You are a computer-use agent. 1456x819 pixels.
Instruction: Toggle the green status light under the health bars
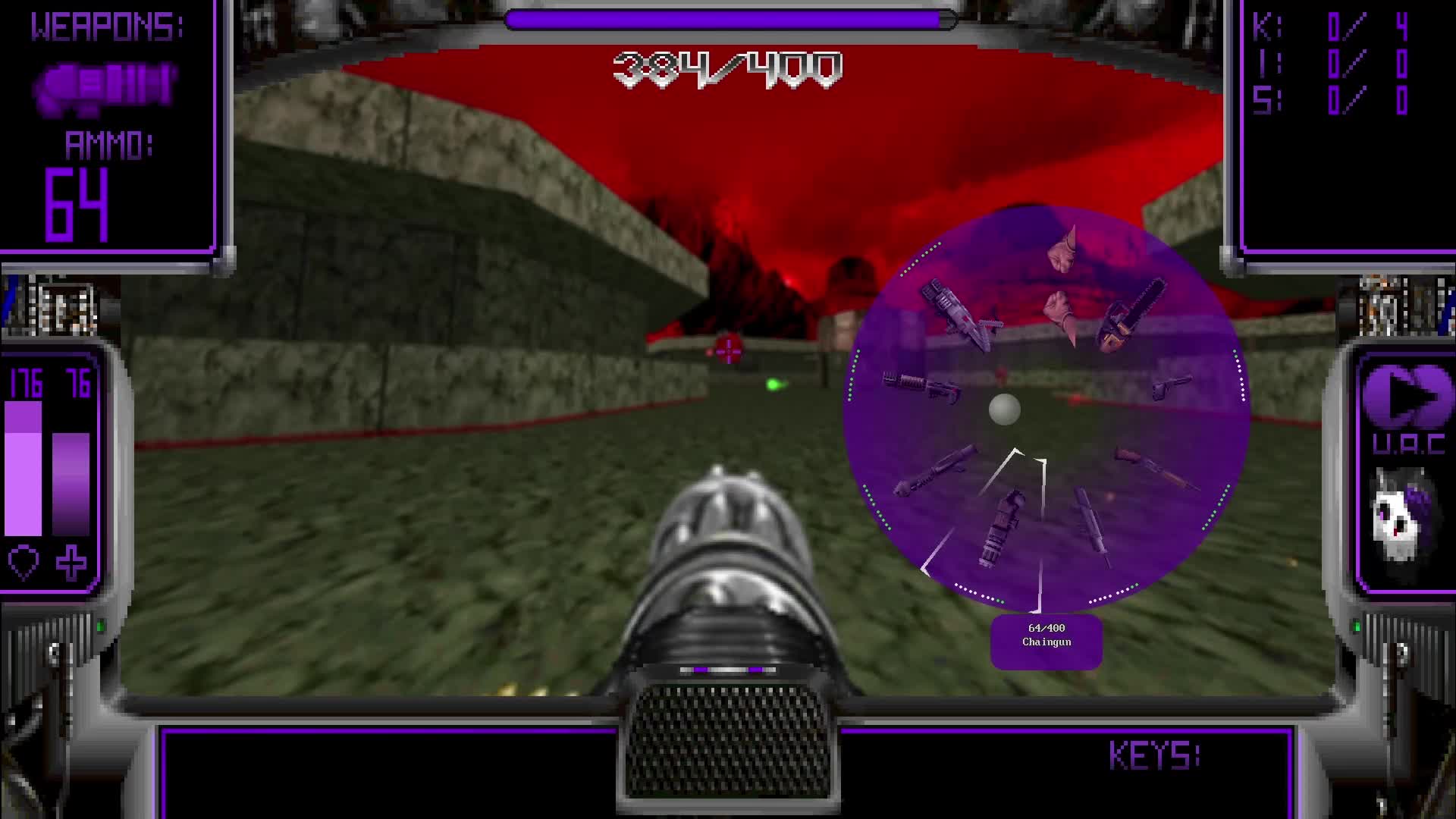coord(101,625)
